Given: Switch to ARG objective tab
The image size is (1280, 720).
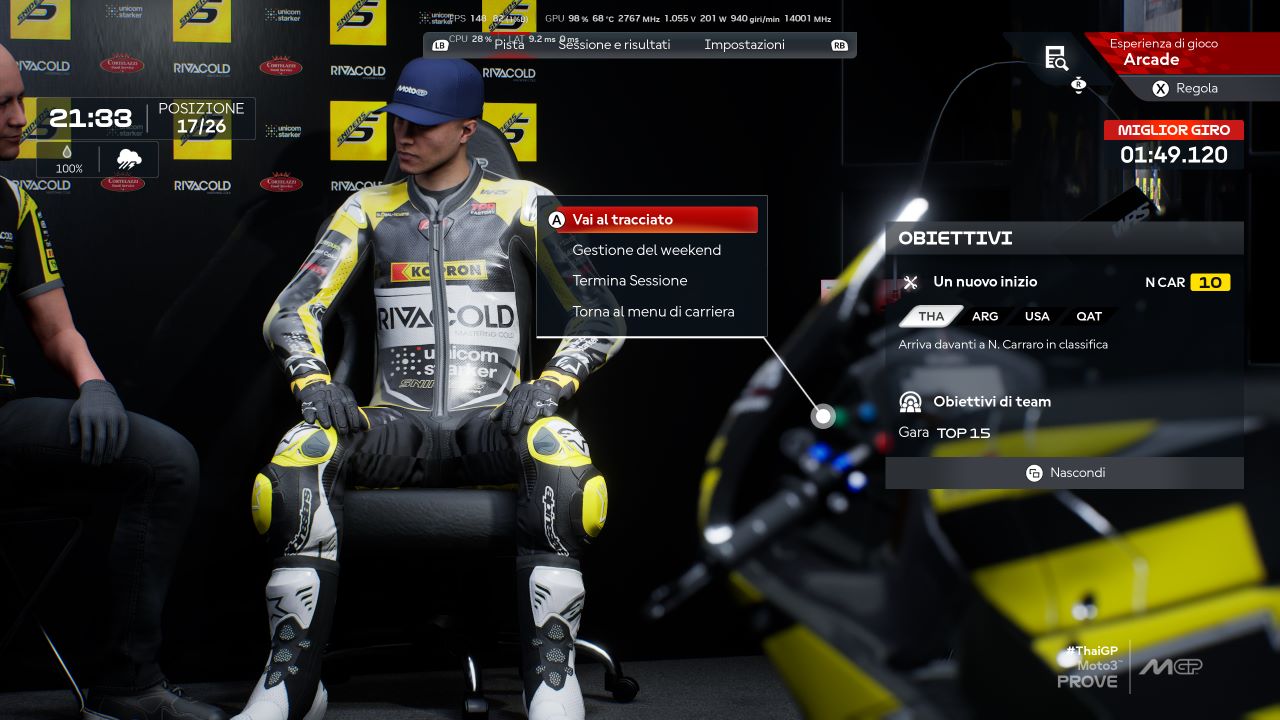Looking at the screenshot, I should coord(985,316).
